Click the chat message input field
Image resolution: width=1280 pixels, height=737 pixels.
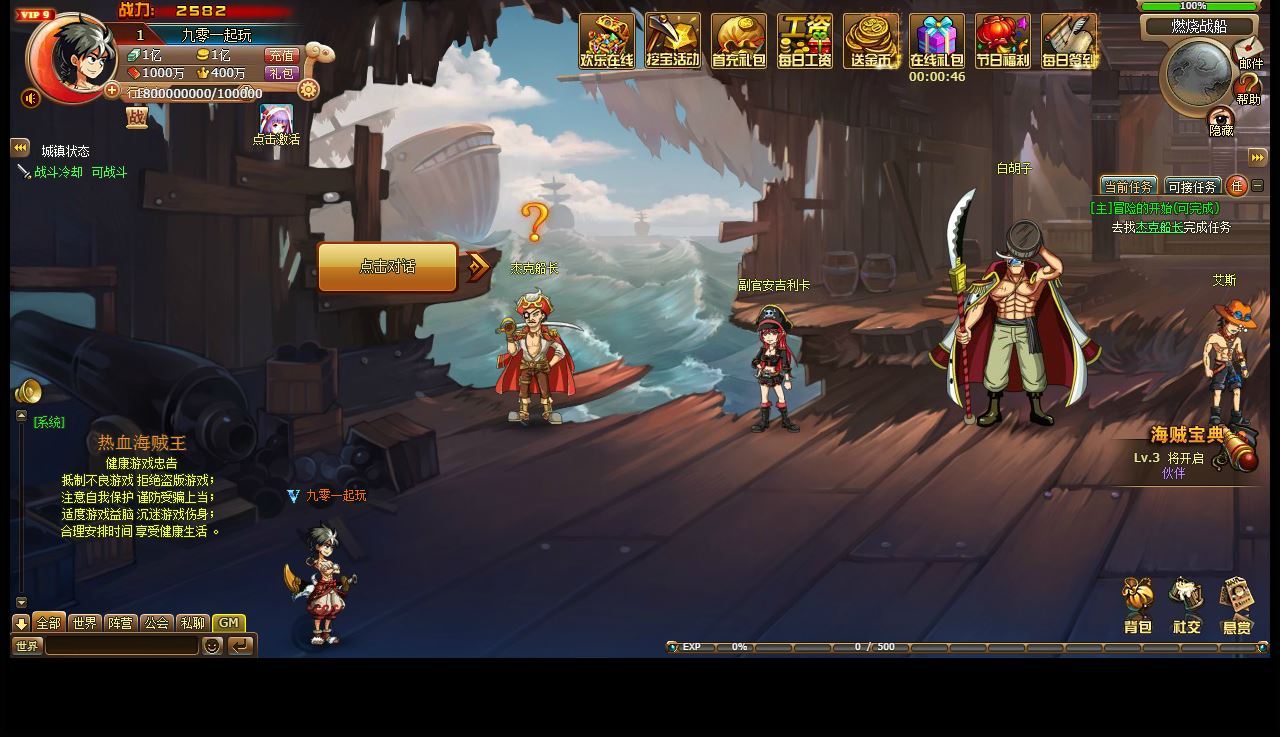(122, 646)
